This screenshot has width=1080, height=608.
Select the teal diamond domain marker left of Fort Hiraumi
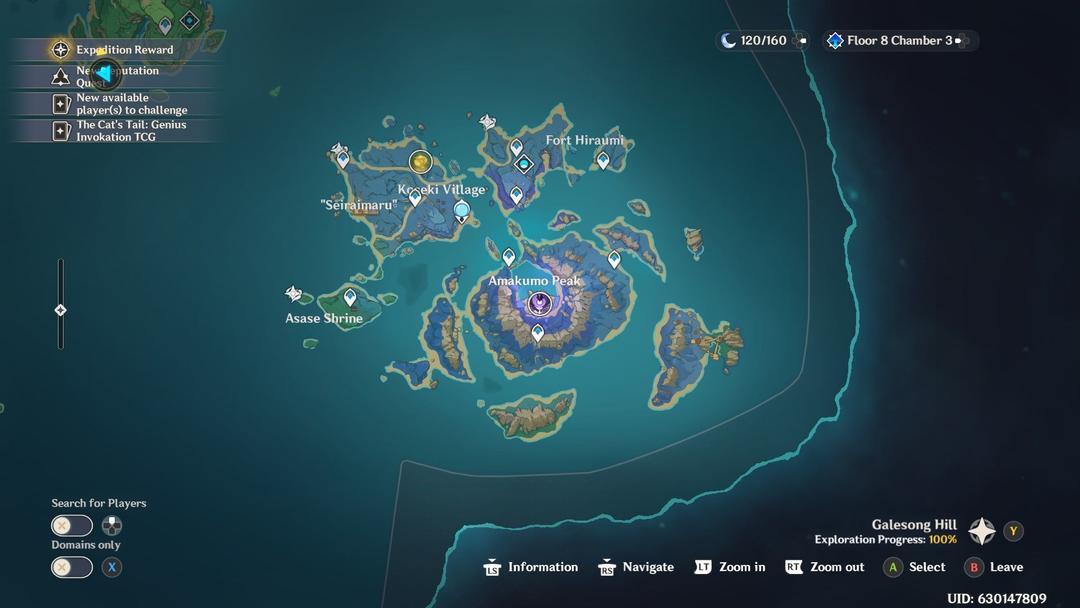pyautogui.click(x=523, y=164)
